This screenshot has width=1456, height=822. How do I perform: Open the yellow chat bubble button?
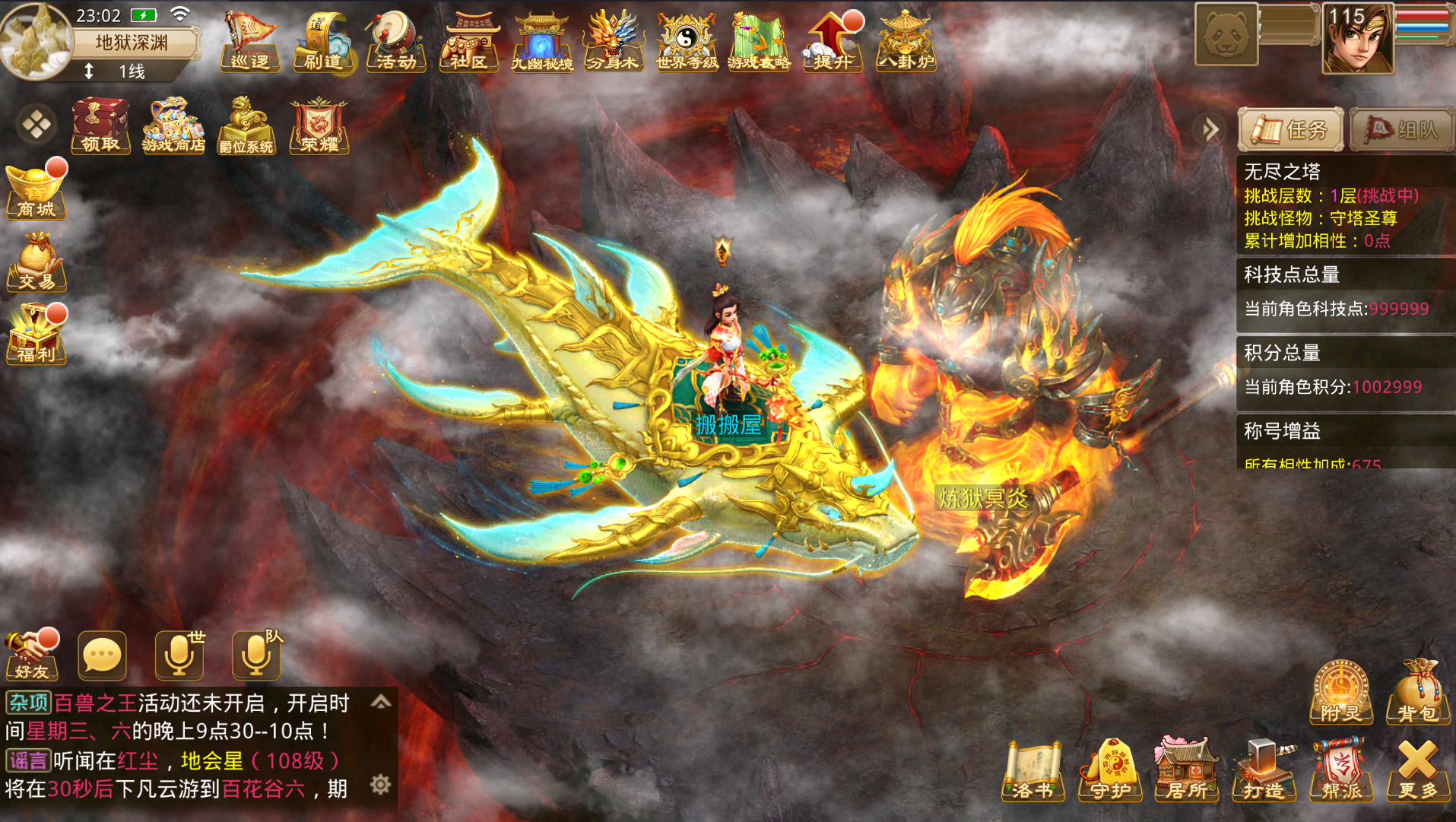pos(102,655)
